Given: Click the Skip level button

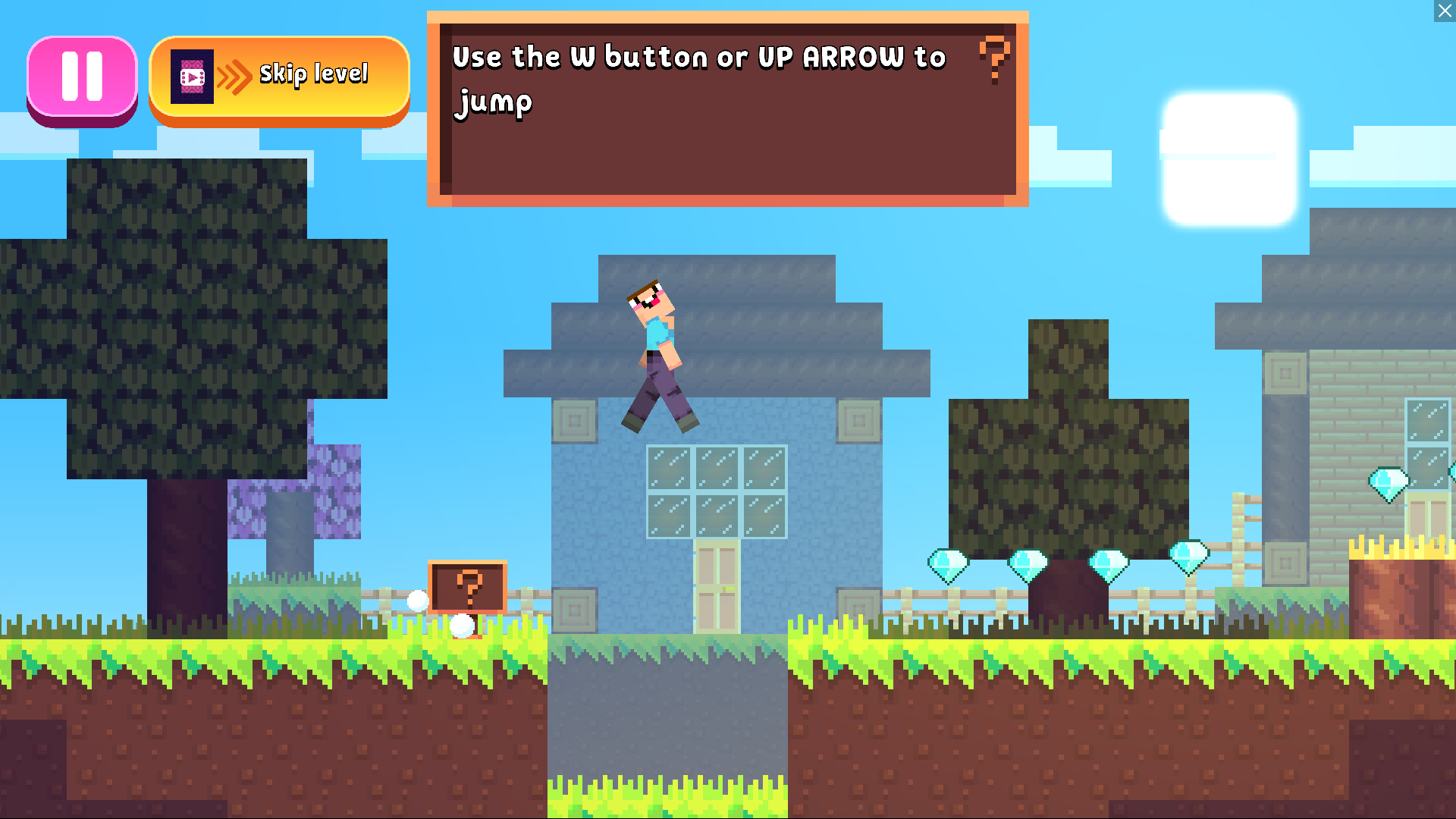Looking at the screenshot, I should pos(279,77).
